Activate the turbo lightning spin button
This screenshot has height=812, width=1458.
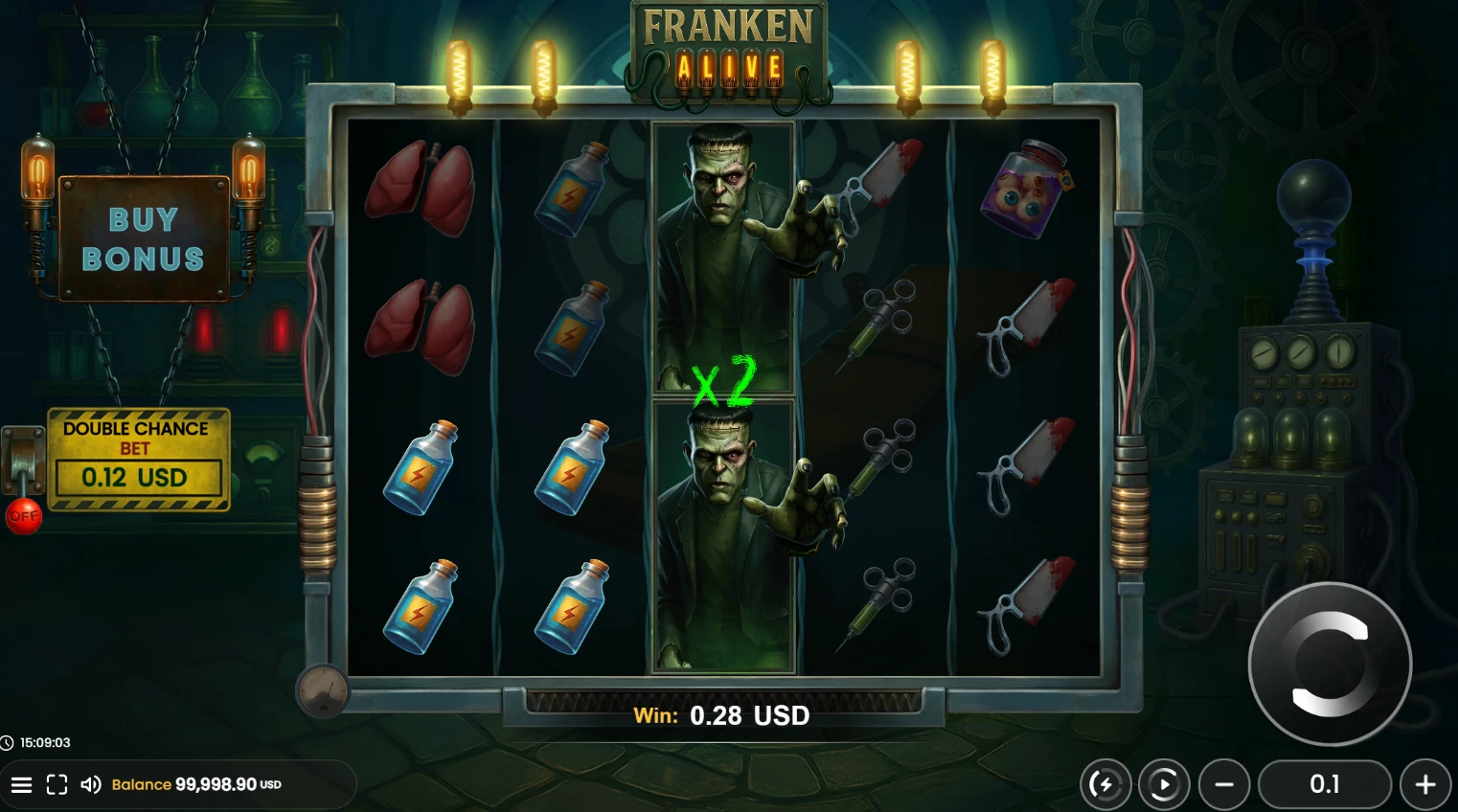pos(1105,785)
